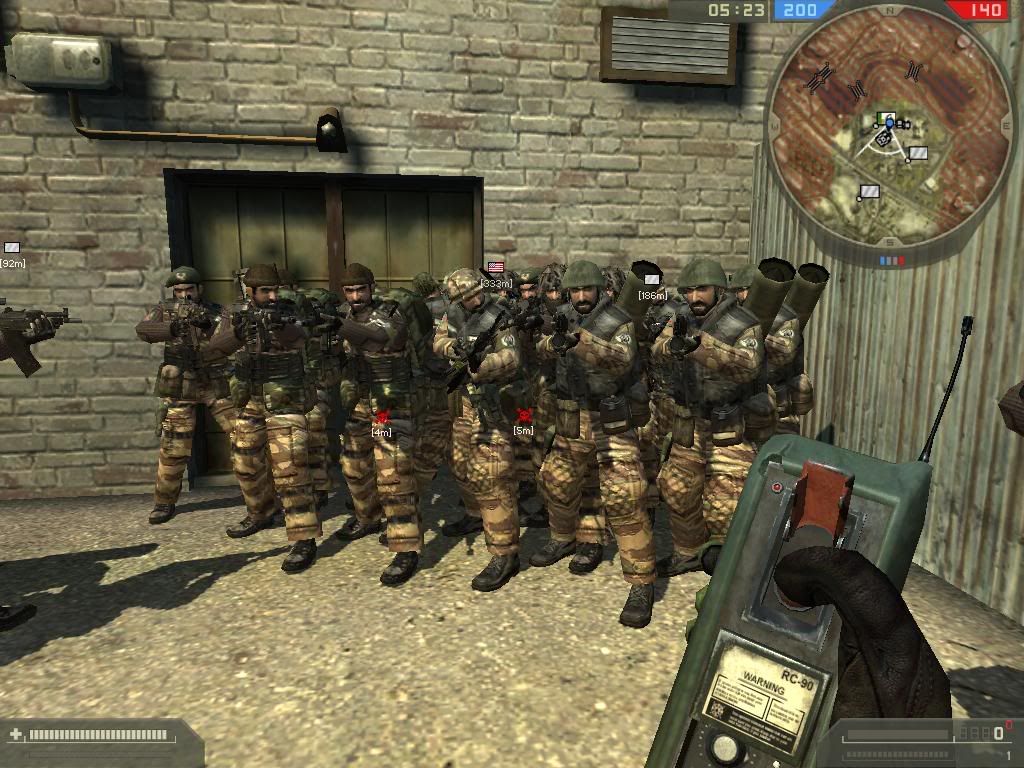Select the green-and-white flag on the minimap

coord(882,119)
